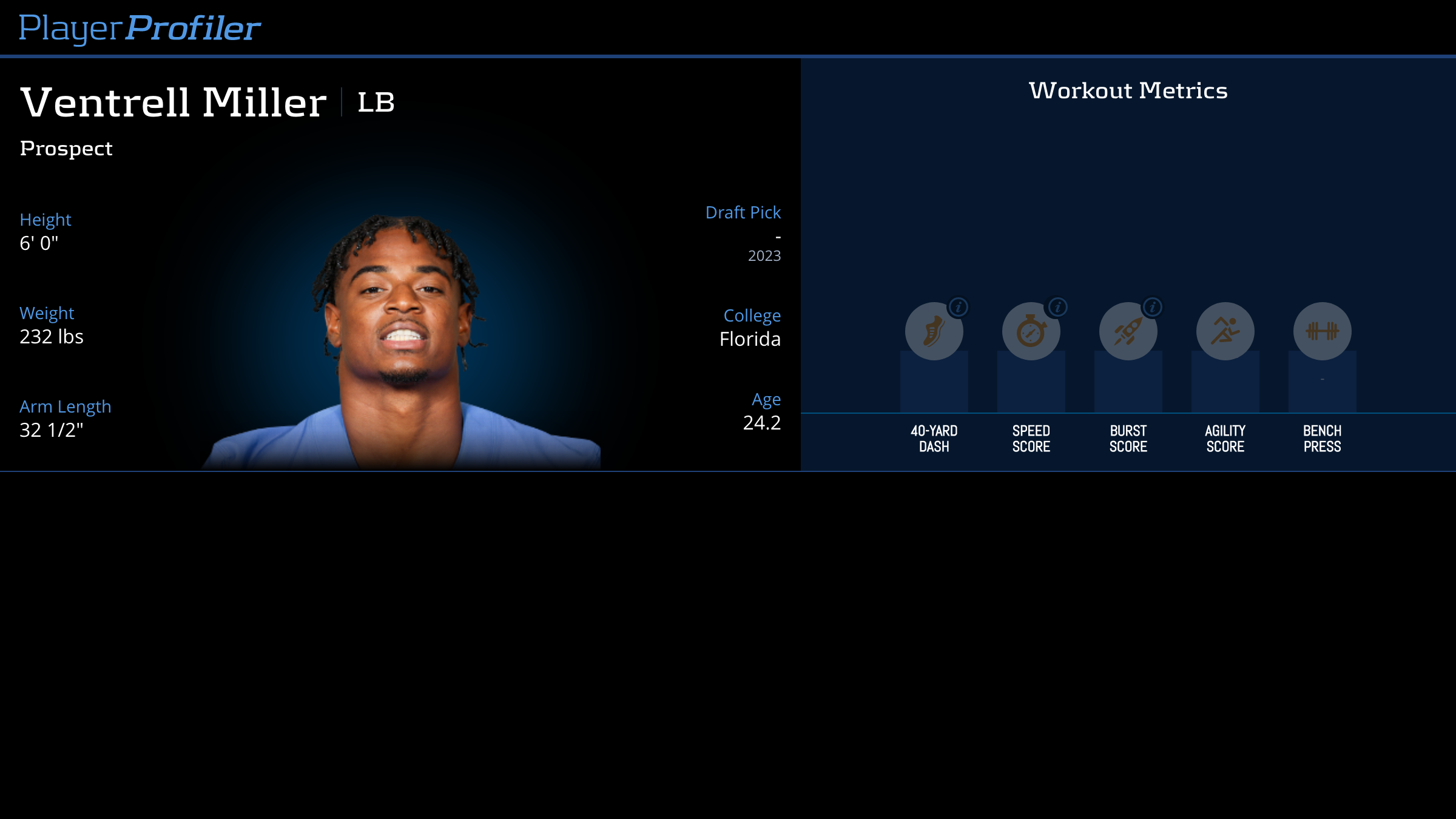
Task: Click the Agility Score runner icon
Action: click(x=1225, y=331)
